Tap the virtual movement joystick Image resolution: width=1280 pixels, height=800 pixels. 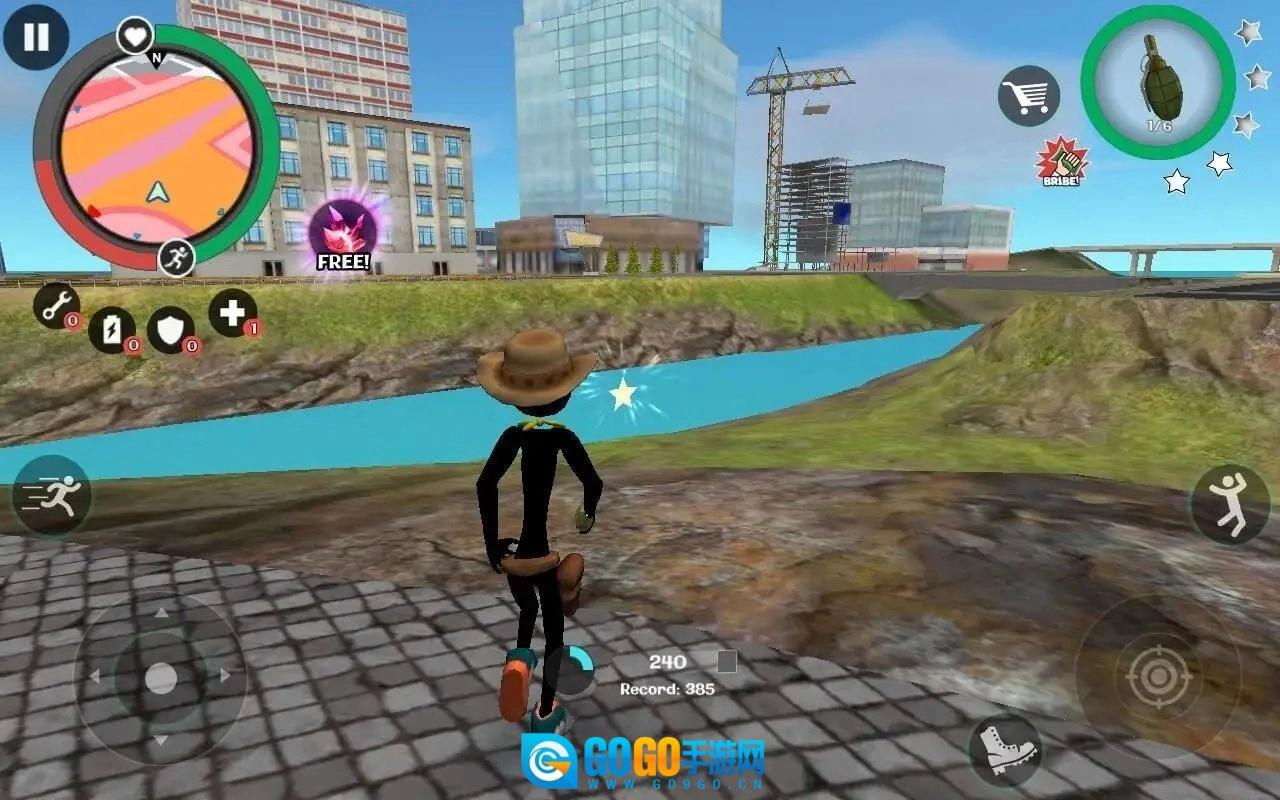(x=160, y=678)
